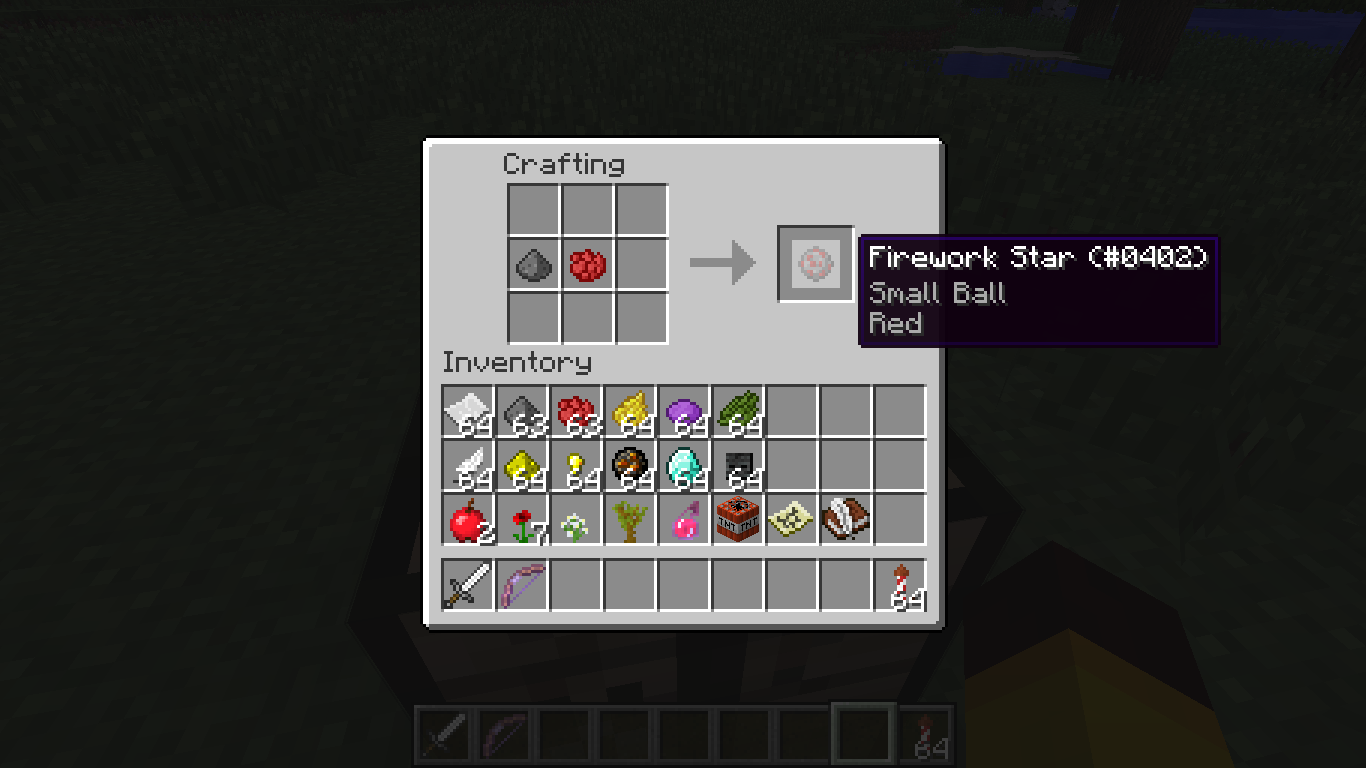1366x768 pixels.
Task: Select the feather stack
Action: tap(467, 464)
